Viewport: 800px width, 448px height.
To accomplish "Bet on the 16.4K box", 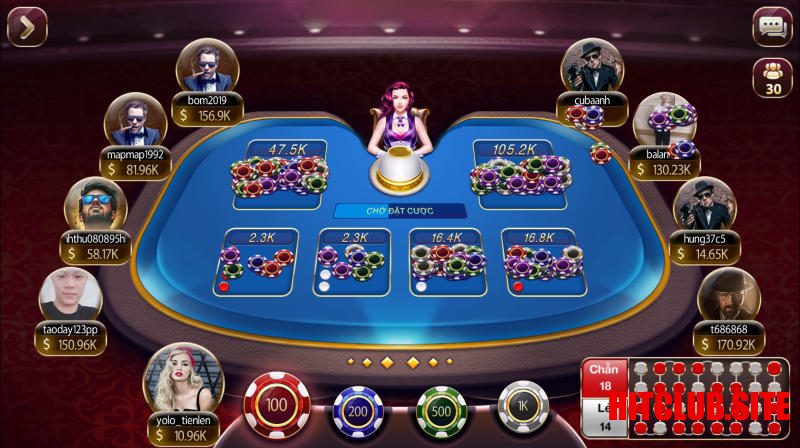I will point(446,261).
